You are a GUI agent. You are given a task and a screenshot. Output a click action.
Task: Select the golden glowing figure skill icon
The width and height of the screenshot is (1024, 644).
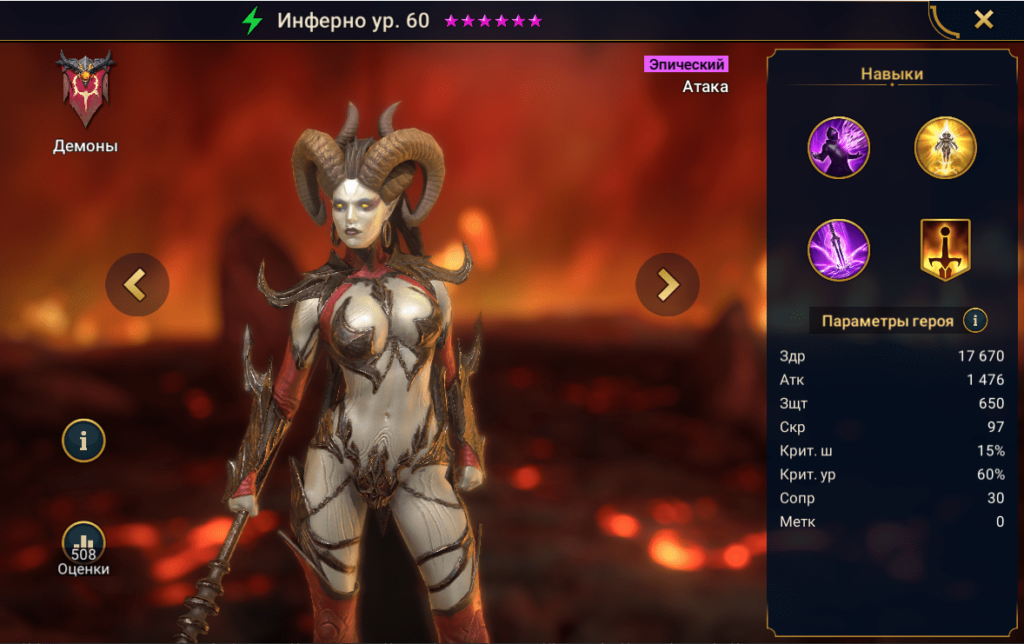pos(945,148)
